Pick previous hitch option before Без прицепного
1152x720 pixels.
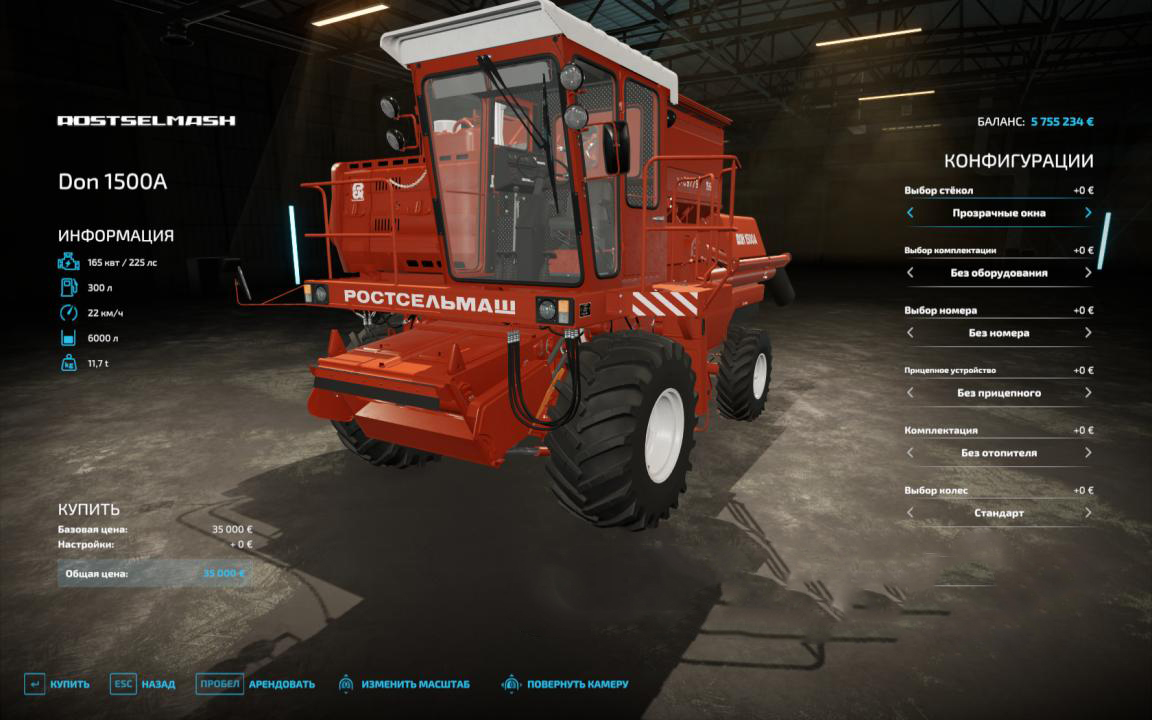tap(910, 393)
